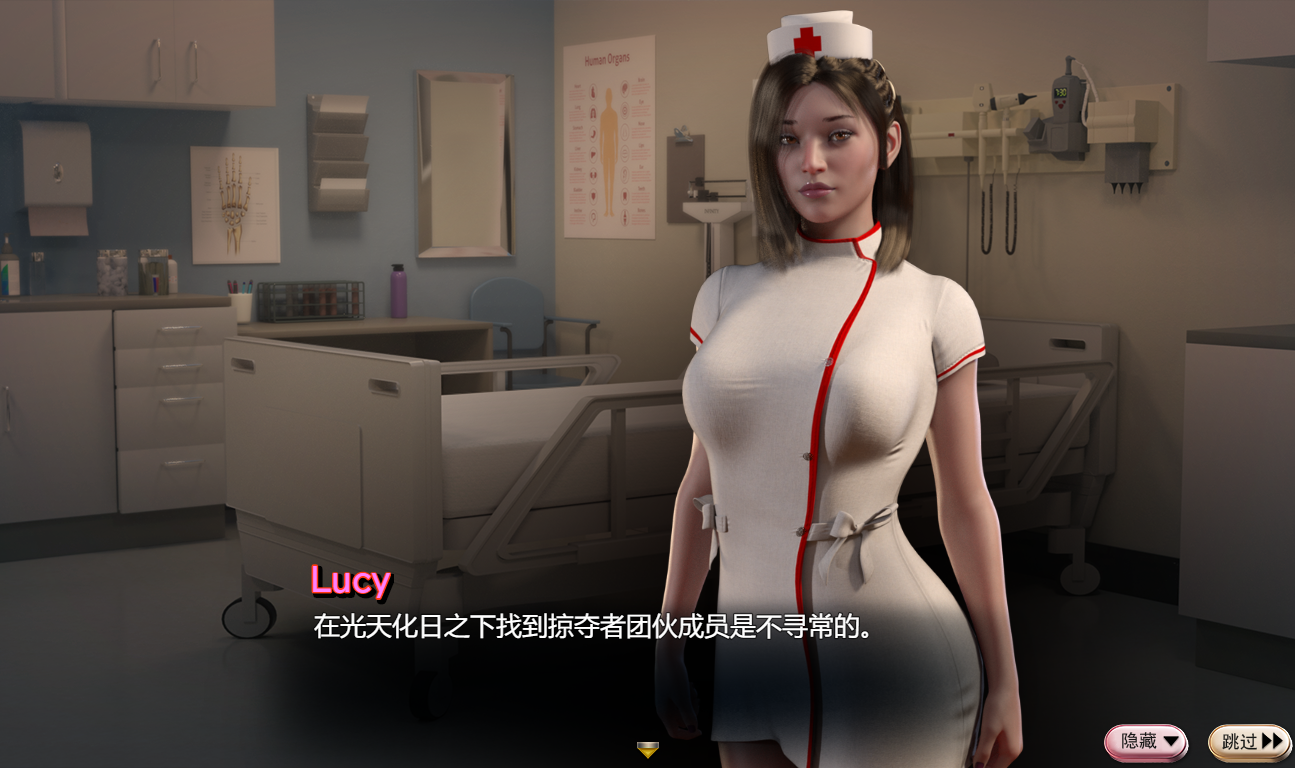
Task: Click the green monitor device on the wall
Action: pos(1060,95)
